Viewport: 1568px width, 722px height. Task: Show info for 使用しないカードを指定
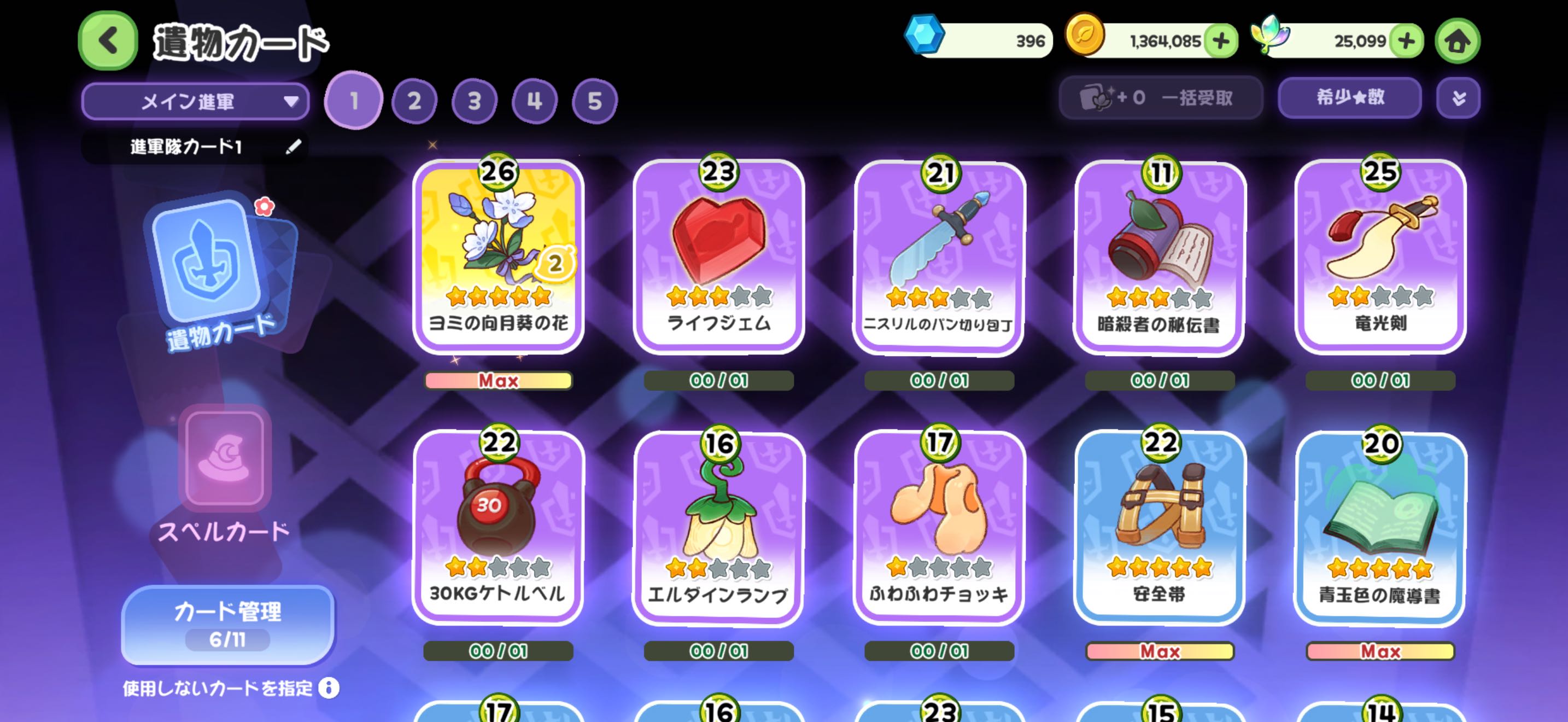(x=329, y=688)
